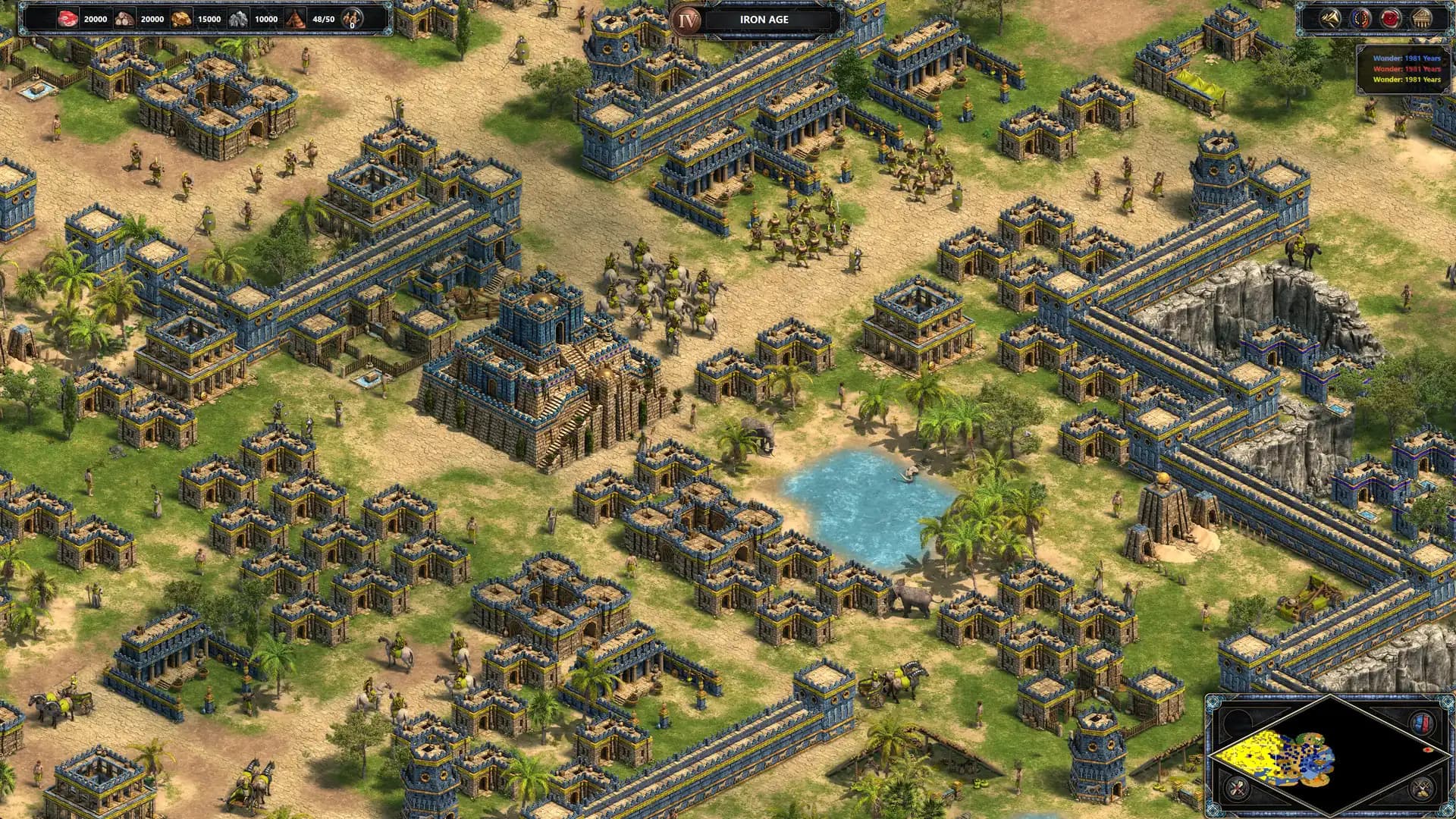Click the blue Wonder: 1981 Years timer

point(1407,58)
